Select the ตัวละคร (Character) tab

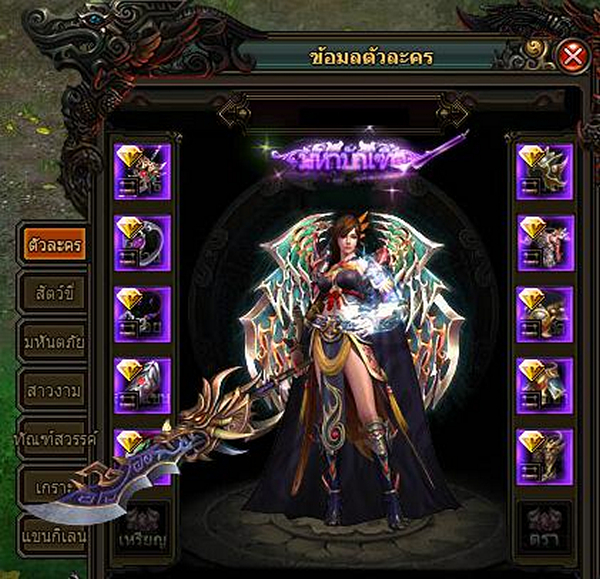click(x=53, y=245)
